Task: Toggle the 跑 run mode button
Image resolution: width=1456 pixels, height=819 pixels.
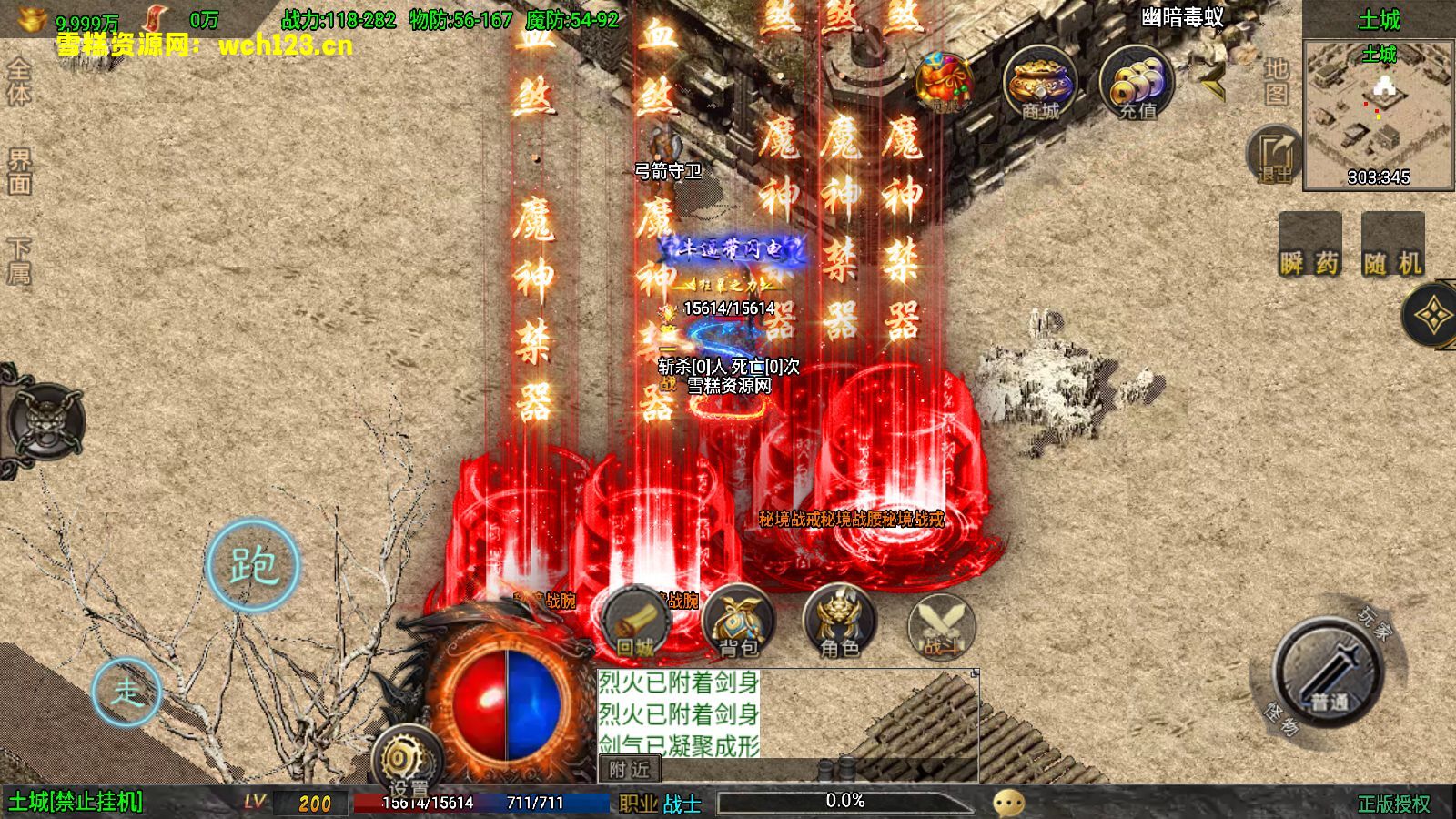Action: pos(253,565)
